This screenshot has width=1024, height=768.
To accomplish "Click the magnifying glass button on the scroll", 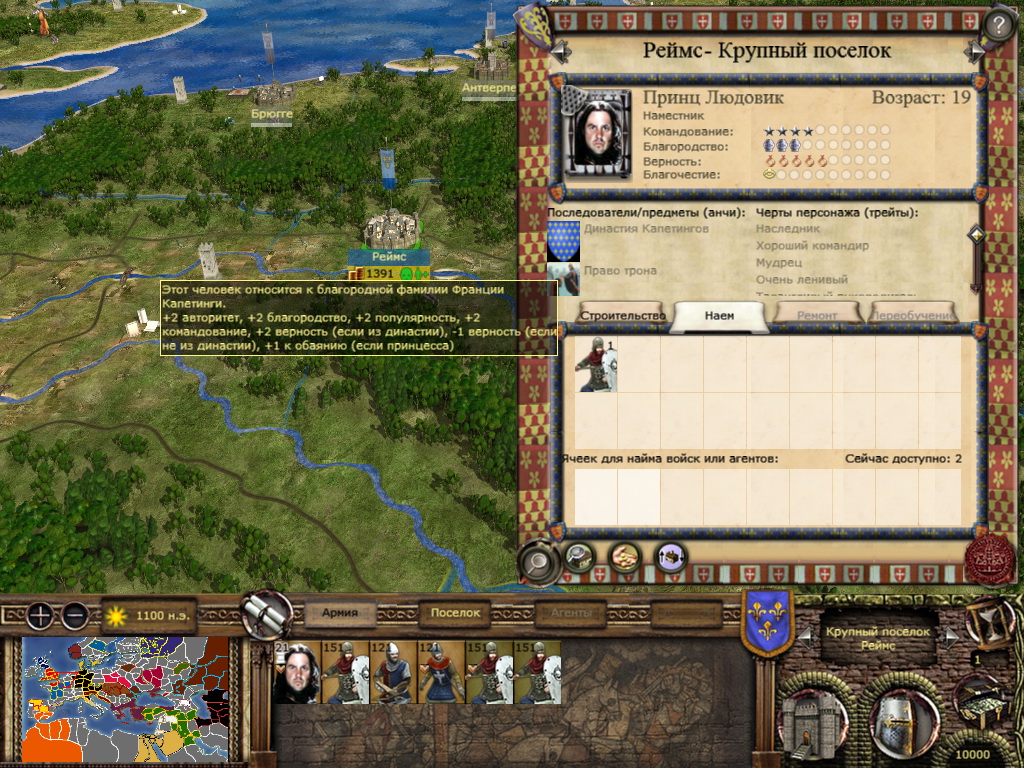I will pyautogui.click(x=540, y=560).
